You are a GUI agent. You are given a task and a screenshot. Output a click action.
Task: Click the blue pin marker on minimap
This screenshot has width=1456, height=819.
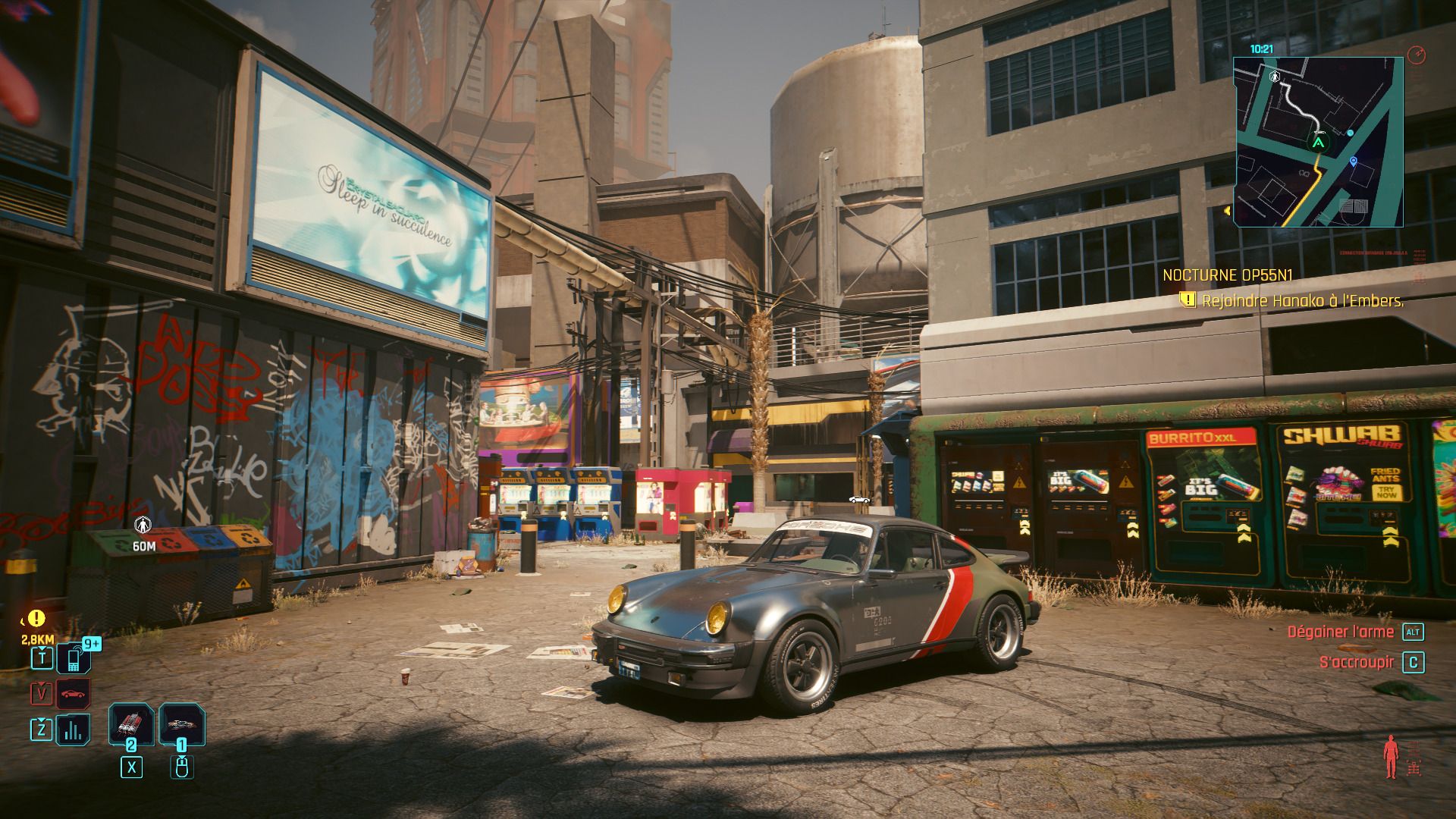[x=1354, y=162]
